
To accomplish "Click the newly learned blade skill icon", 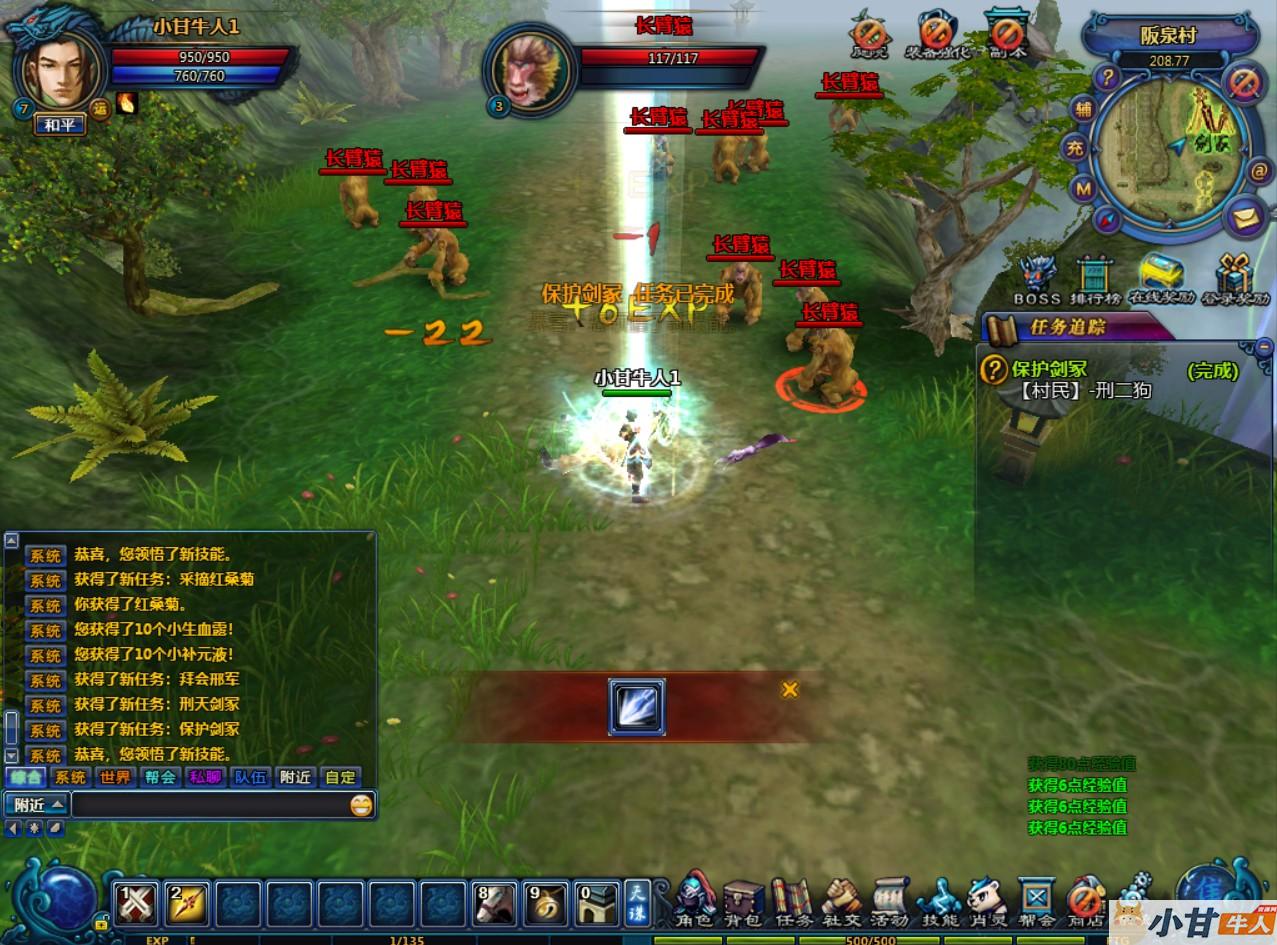I will coord(636,708).
